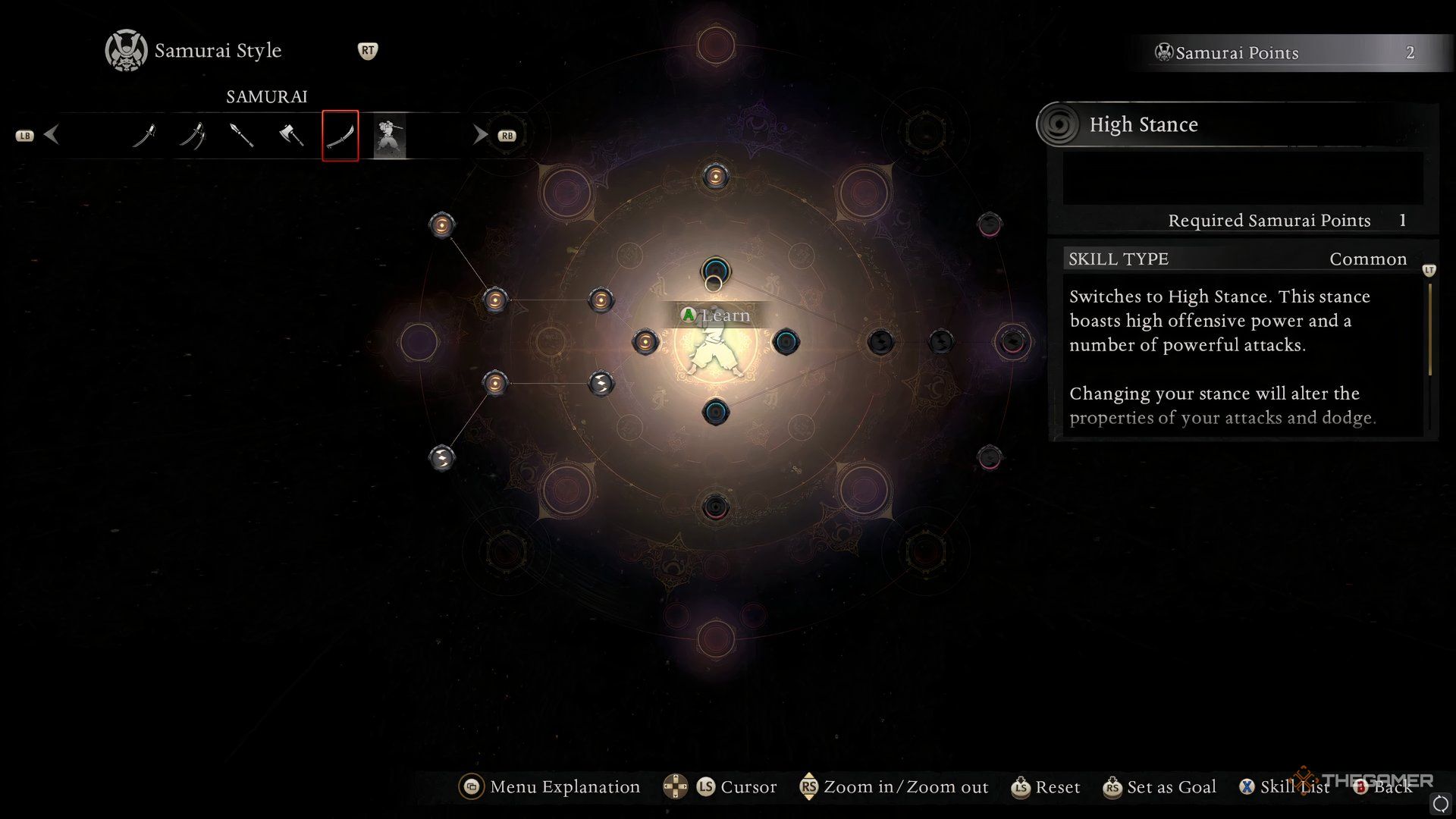Select the blue skill node right of the samurai emblem
This screenshot has width=1456, height=819.
click(786, 341)
